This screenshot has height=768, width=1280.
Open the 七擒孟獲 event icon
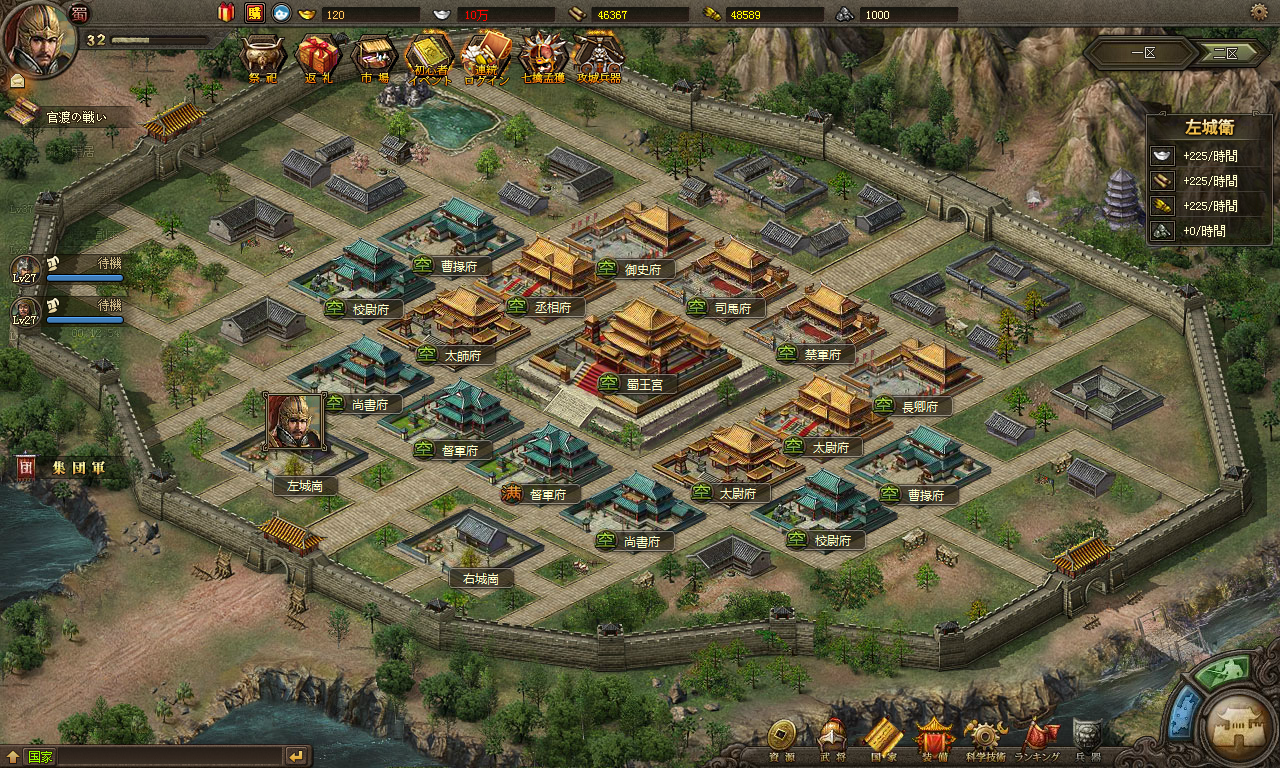point(543,55)
